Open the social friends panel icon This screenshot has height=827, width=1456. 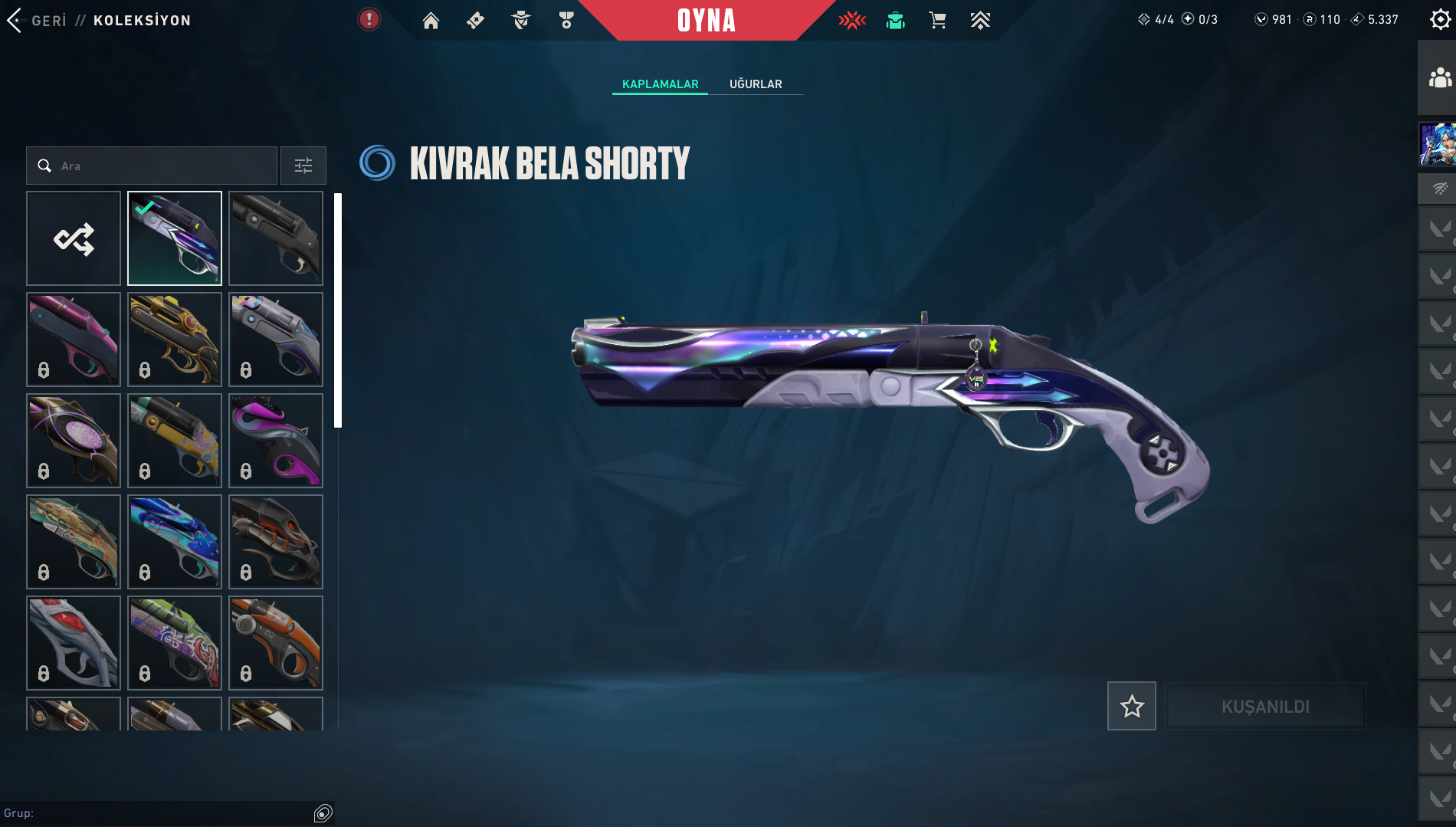click(x=1440, y=78)
